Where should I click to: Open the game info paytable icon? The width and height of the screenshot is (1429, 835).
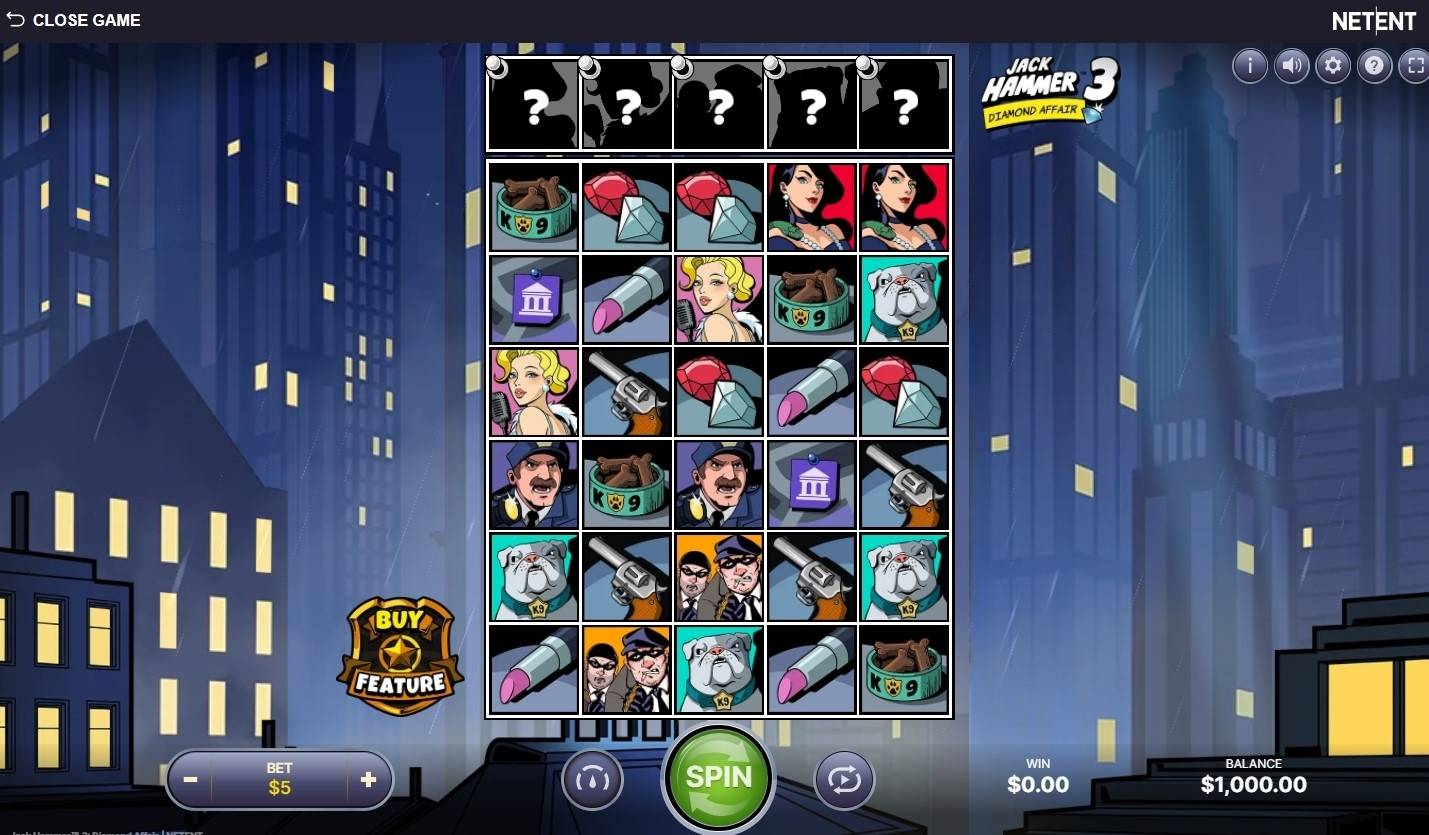coord(1250,66)
